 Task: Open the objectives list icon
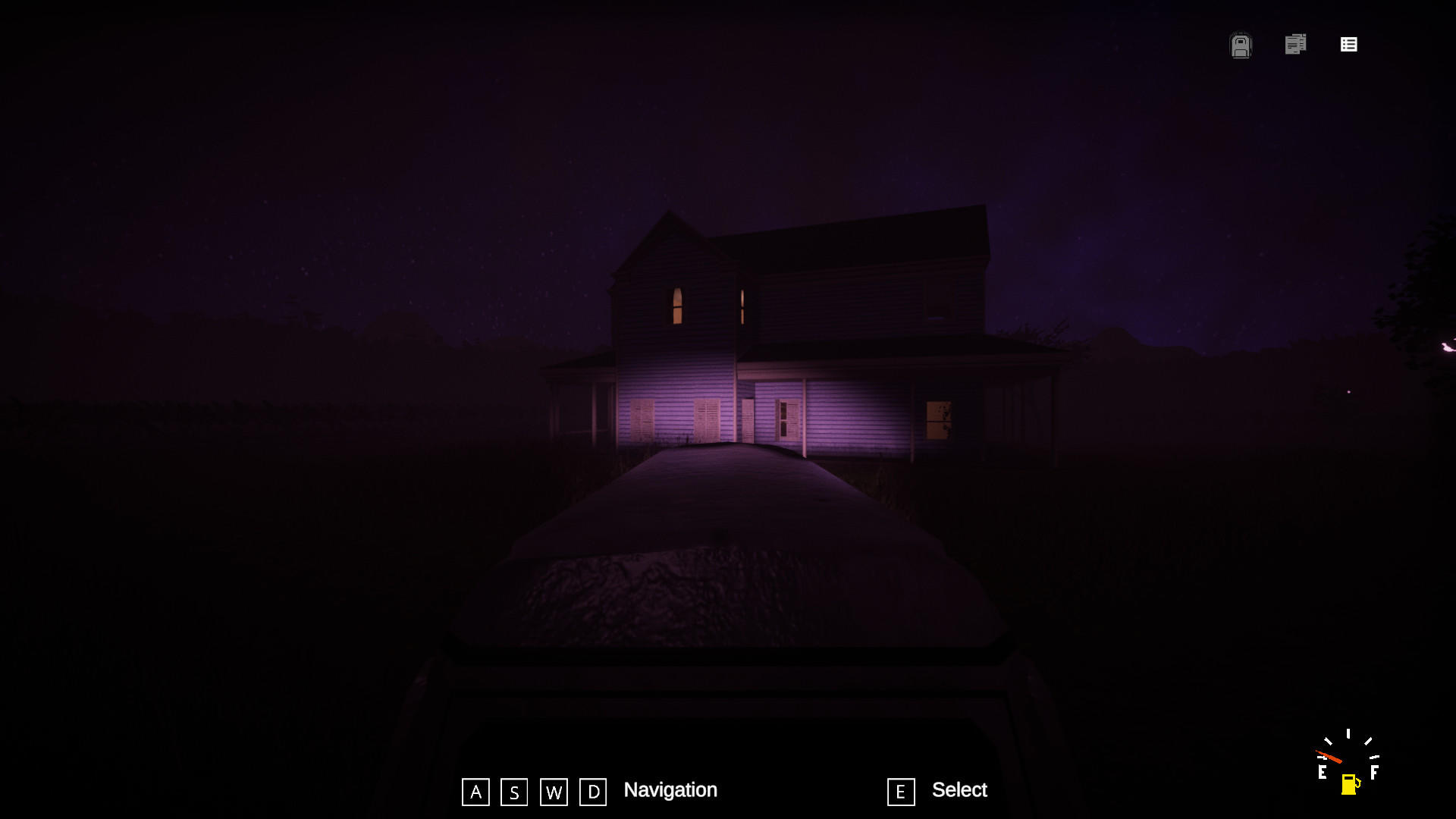pyautogui.click(x=1349, y=45)
